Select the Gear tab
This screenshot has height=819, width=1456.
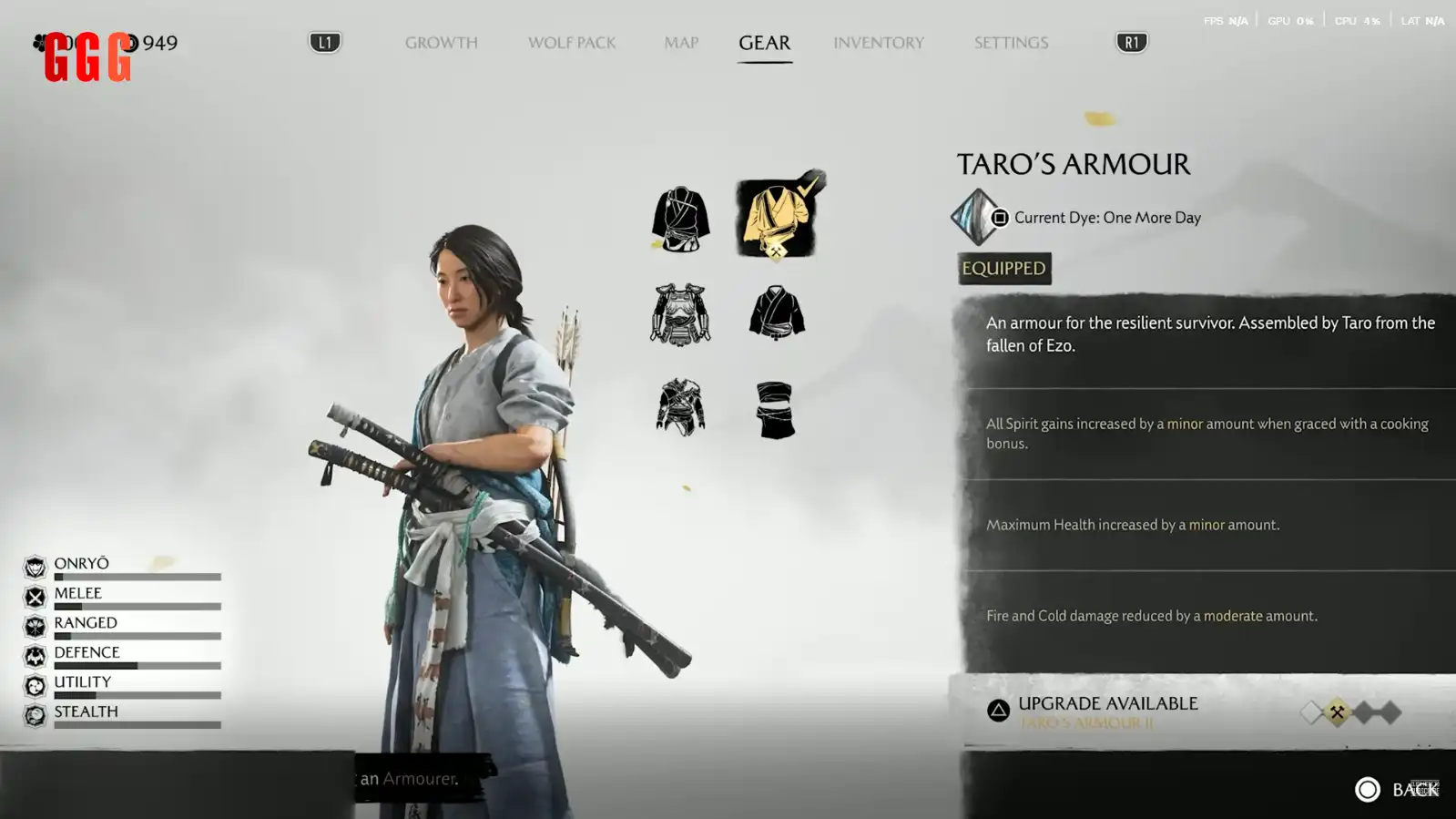(x=764, y=43)
